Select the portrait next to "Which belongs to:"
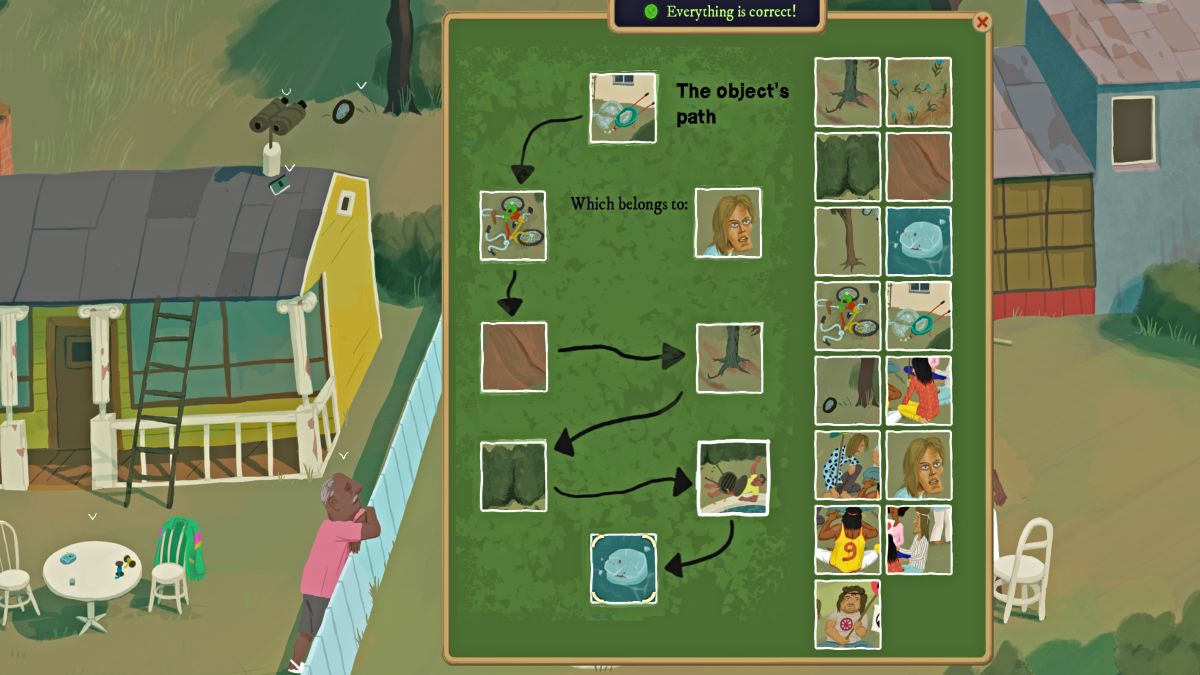Screen dimensions: 1200x675 (728, 223)
